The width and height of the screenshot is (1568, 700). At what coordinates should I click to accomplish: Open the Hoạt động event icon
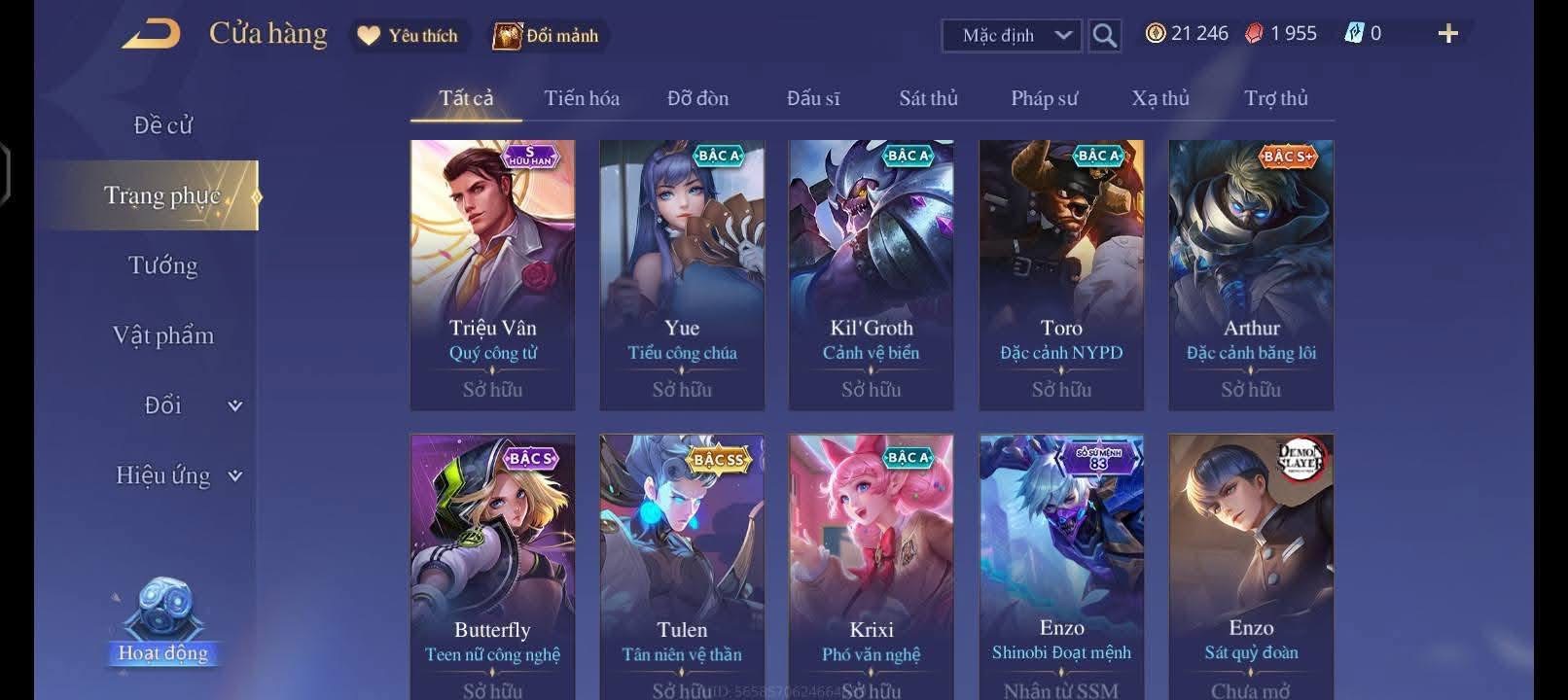tap(162, 622)
